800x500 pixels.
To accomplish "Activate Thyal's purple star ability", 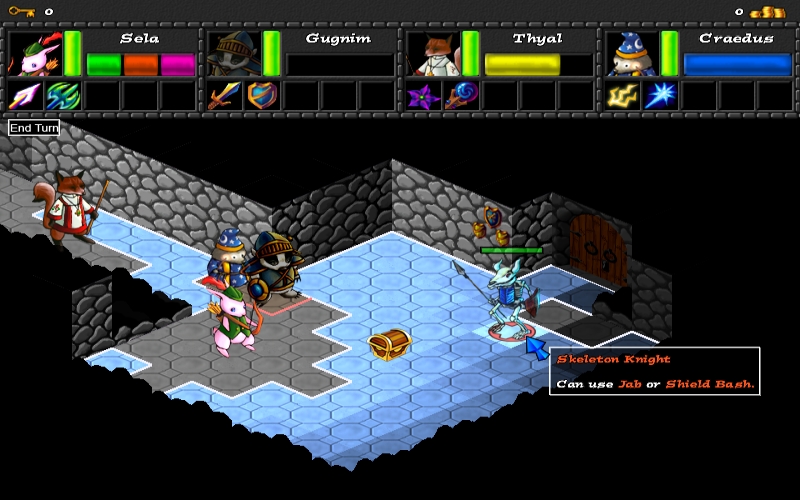I will coord(423,96).
